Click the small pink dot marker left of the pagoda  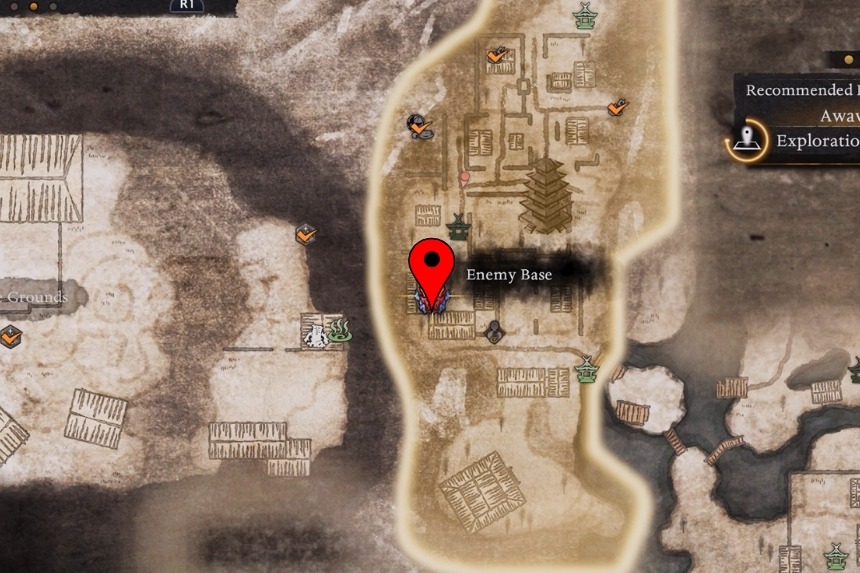click(464, 178)
